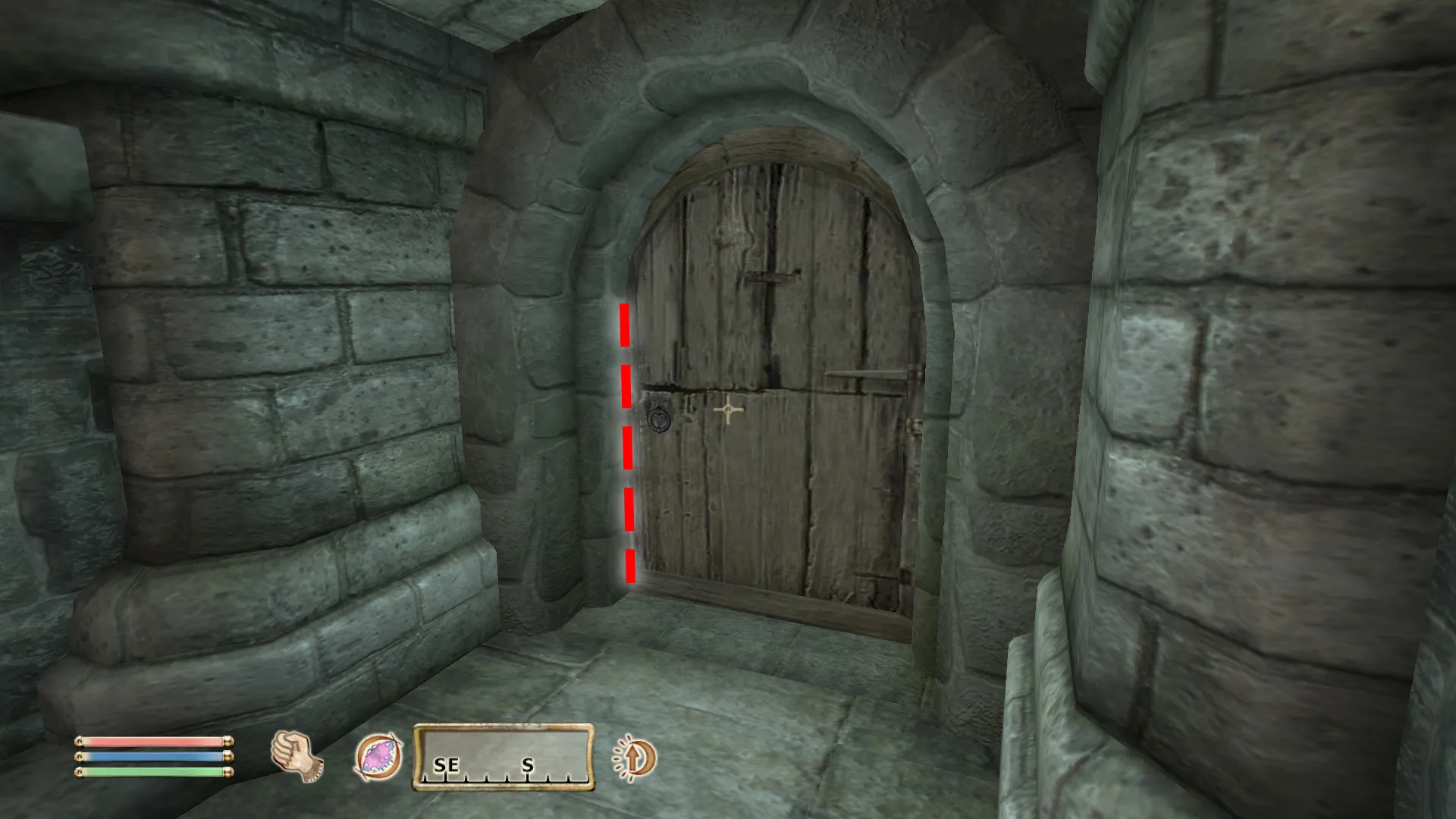The height and width of the screenshot is (819, 1456).
Task: Click the fist weapon icon
Action: pos(296,756)
